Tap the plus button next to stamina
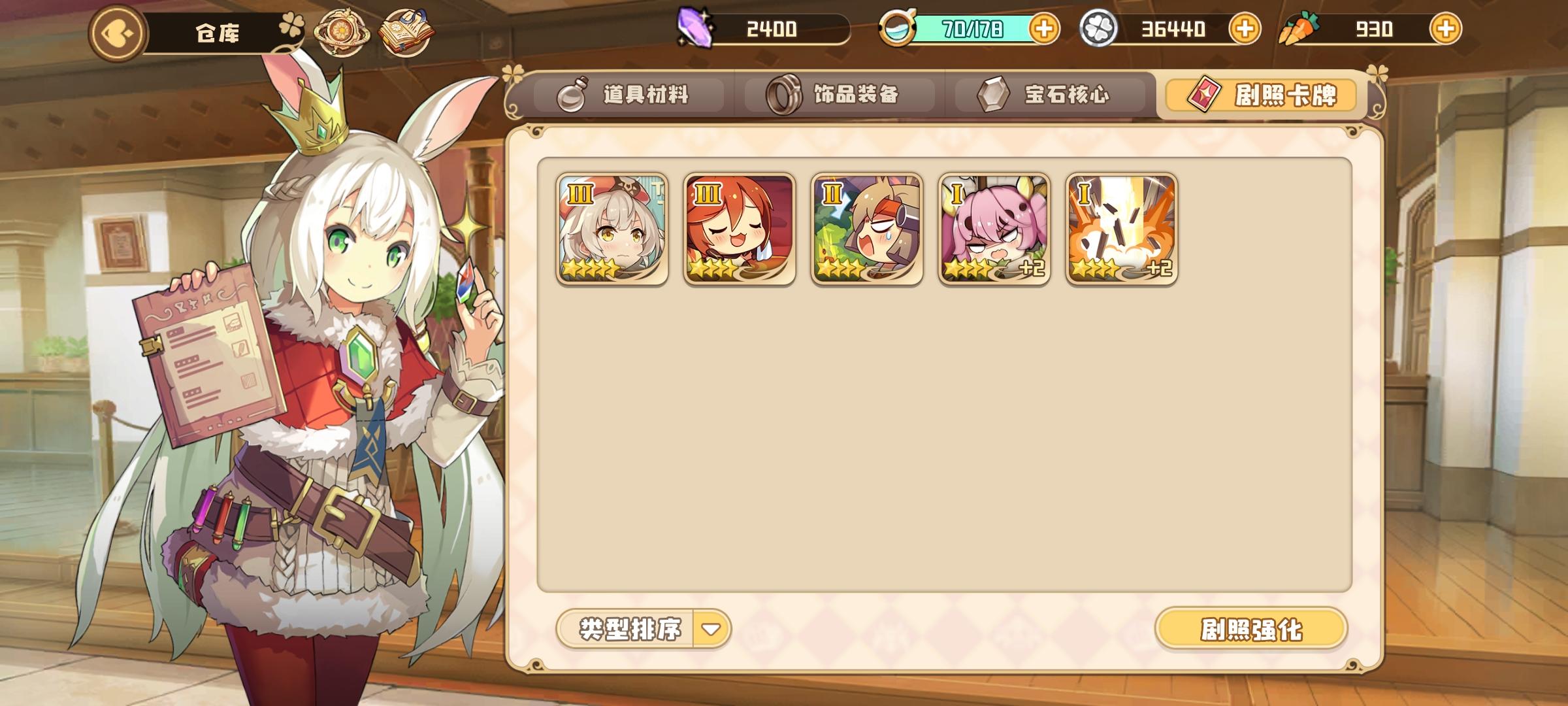Image resolution: width=1568 pixels, height=706 pixels. click(1047, 27)
